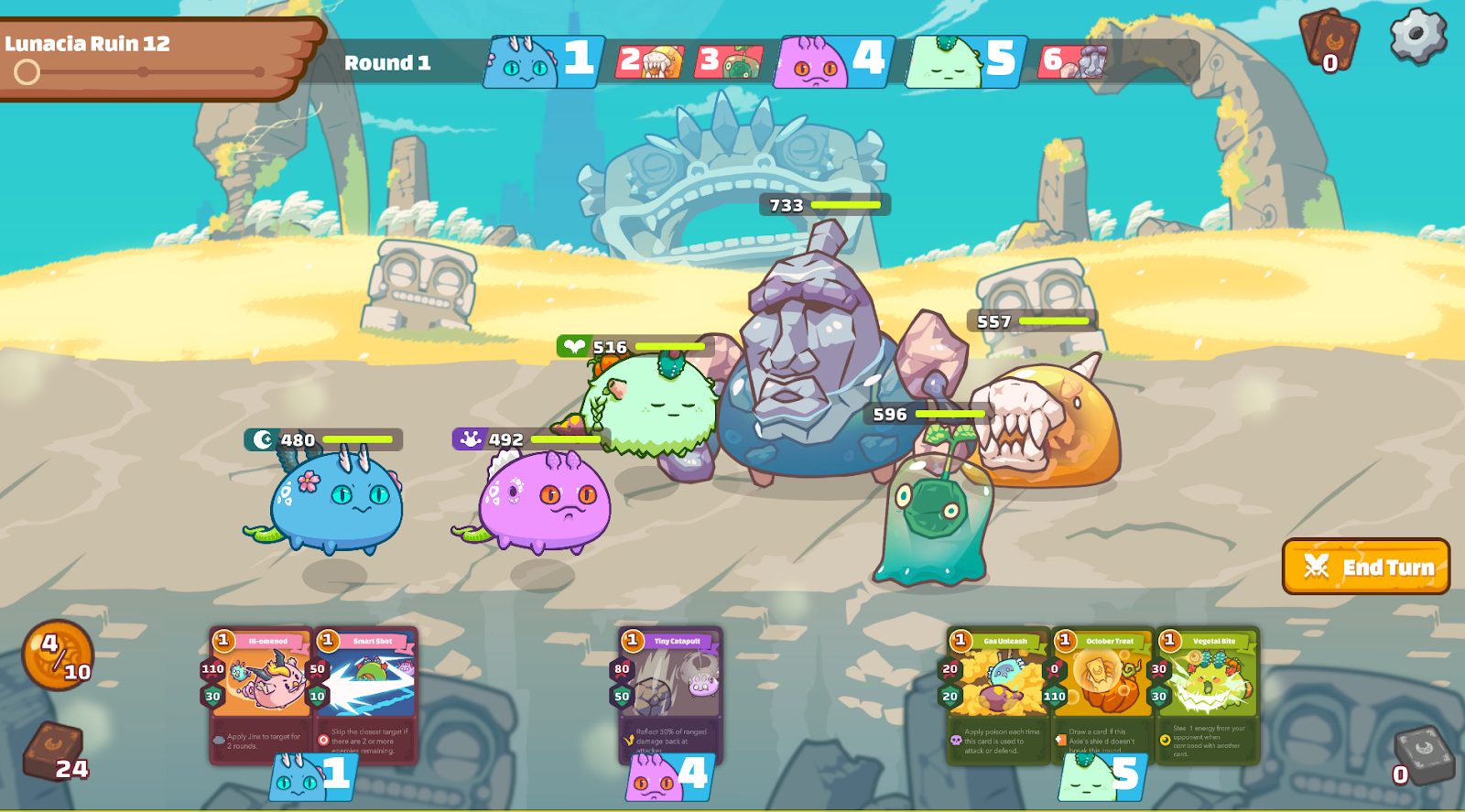This screenshot has width=1465, height=812.
Task: Click the End Turn button
Action: [1365, 567]
